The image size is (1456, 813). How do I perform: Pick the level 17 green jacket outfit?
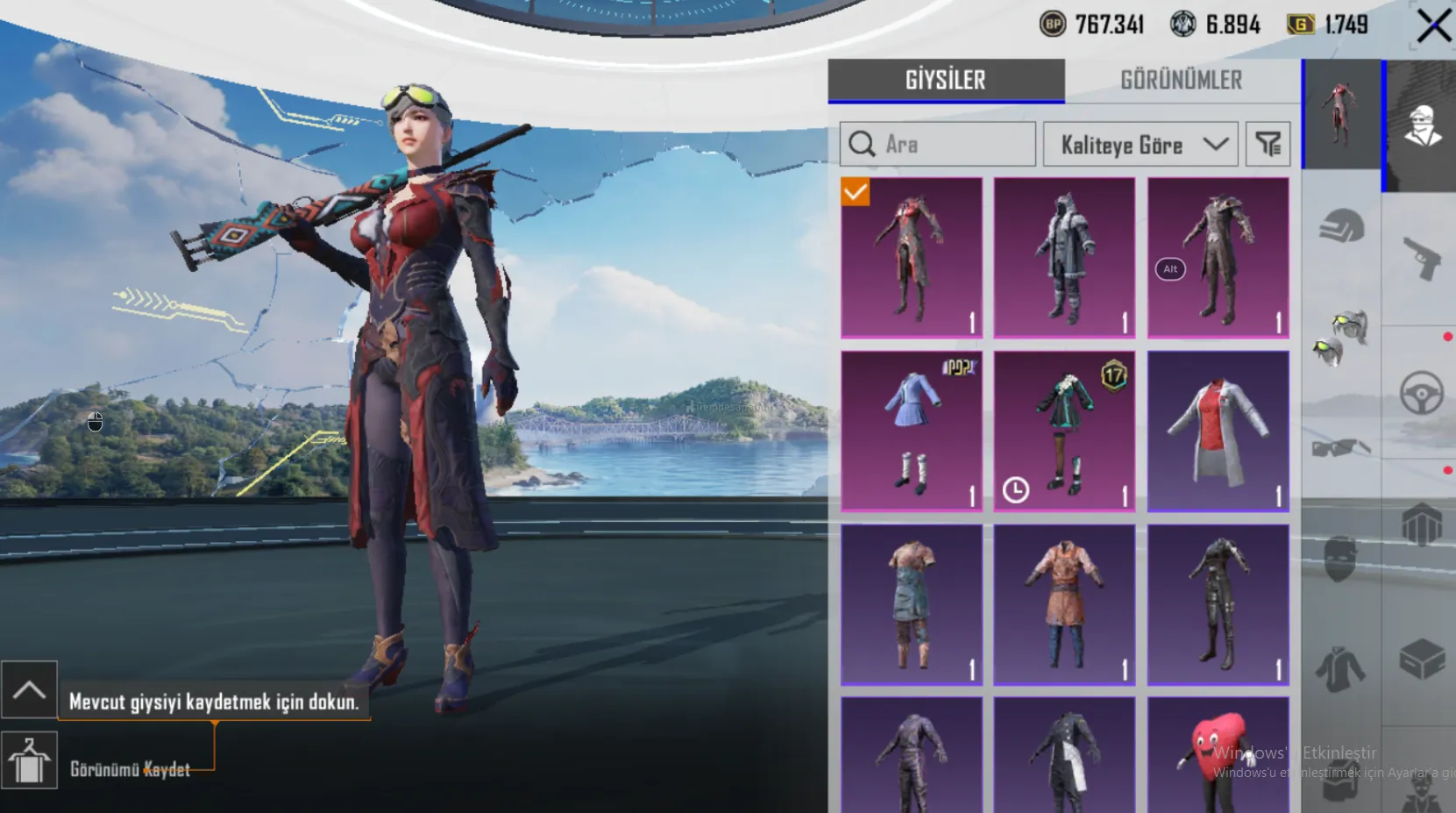pos(1064,431)
